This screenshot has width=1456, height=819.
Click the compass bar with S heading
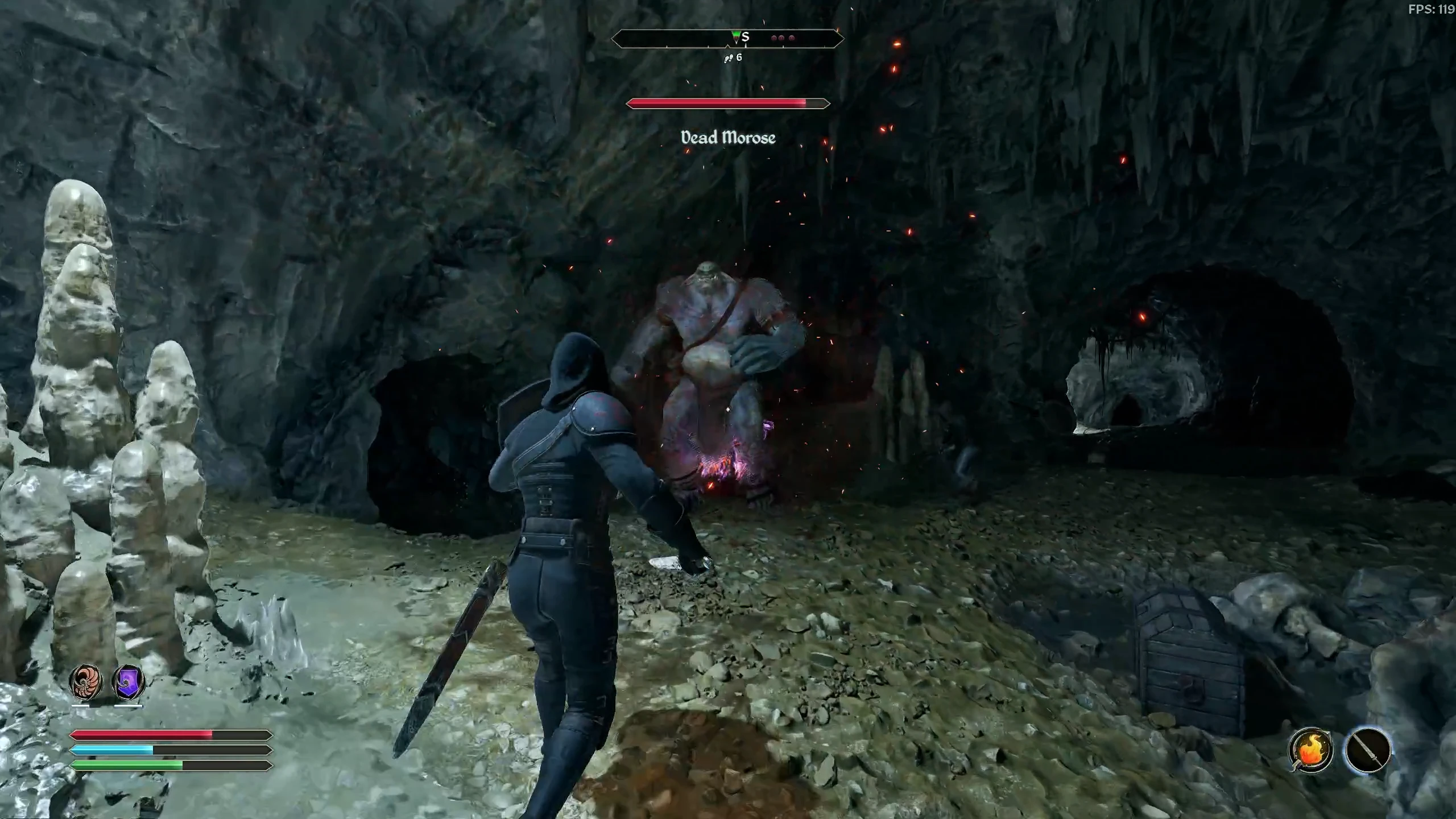point(727,39)
